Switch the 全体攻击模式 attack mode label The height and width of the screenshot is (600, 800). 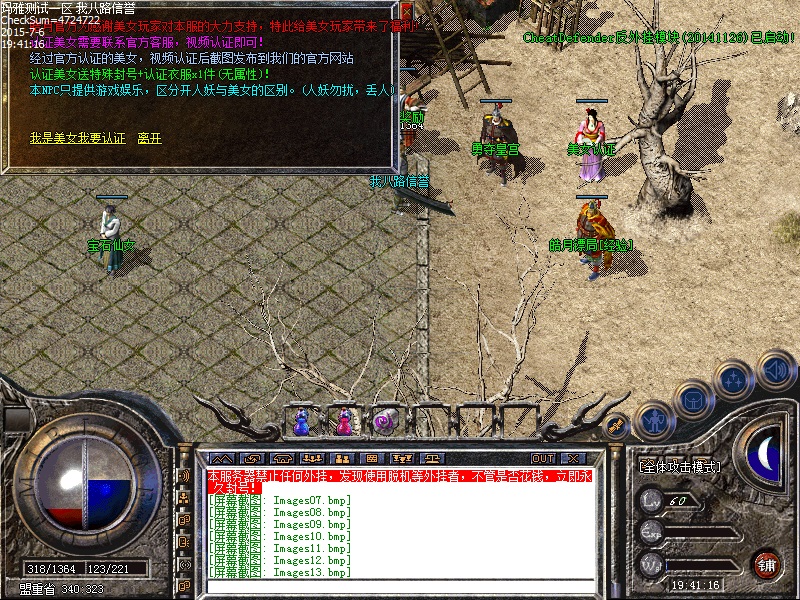(x=680, y=466)
